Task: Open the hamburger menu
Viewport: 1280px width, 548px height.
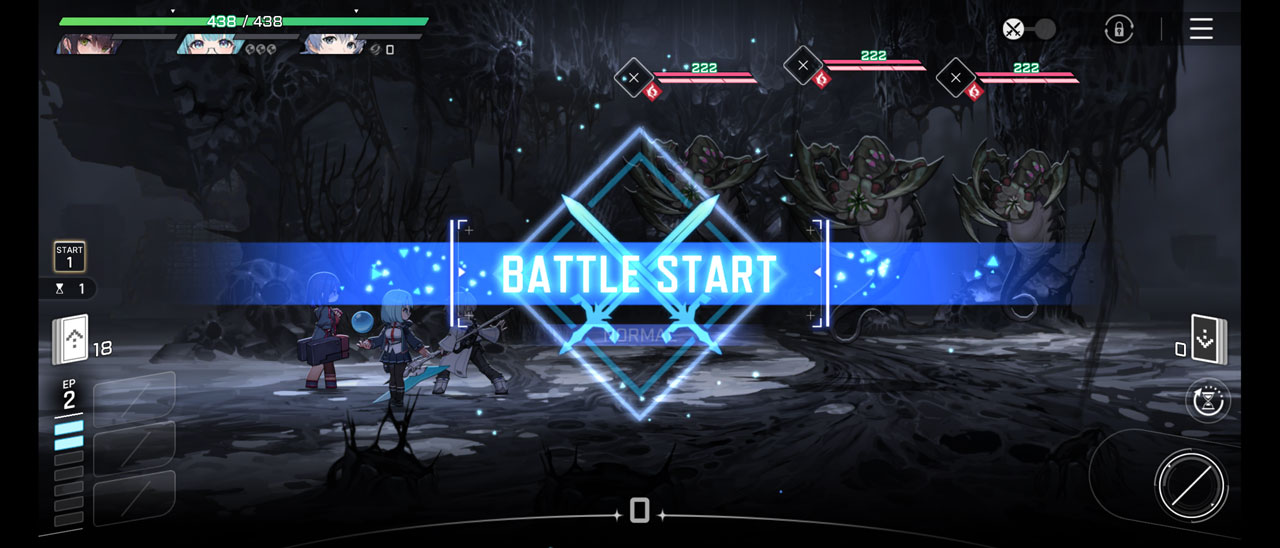Action: [1201, 29]
